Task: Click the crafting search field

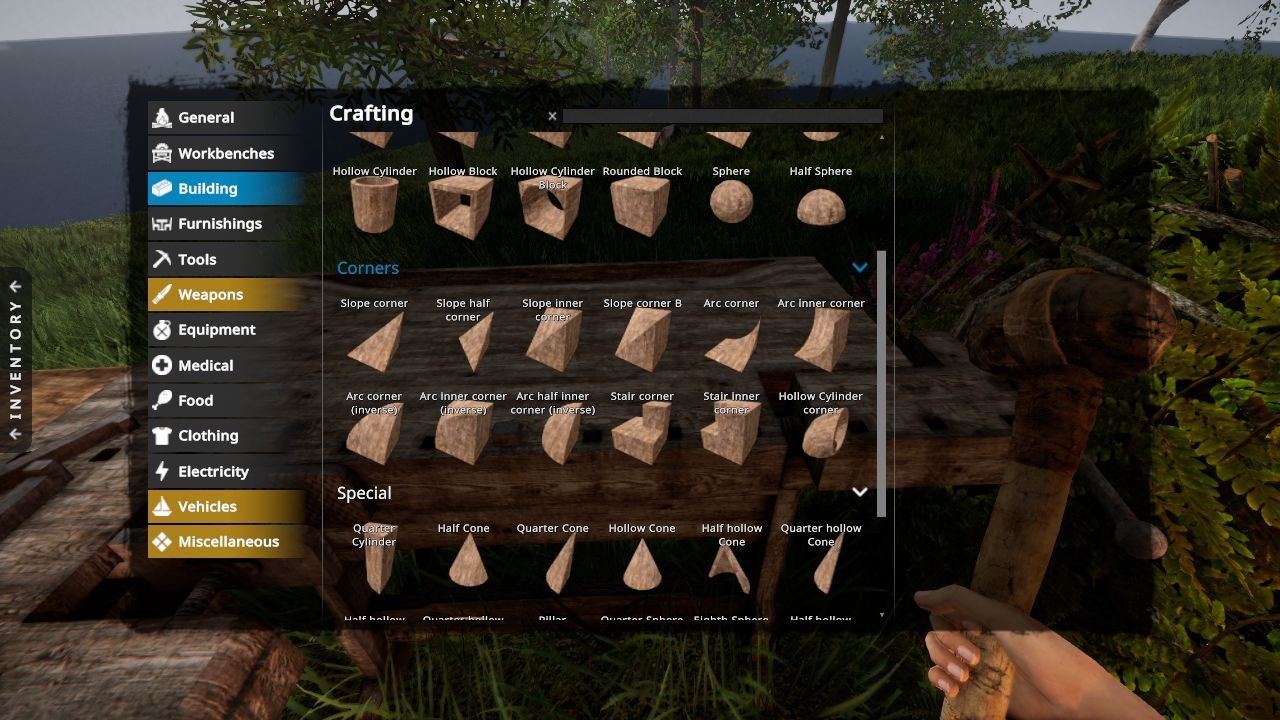Action: pos(722,115)
